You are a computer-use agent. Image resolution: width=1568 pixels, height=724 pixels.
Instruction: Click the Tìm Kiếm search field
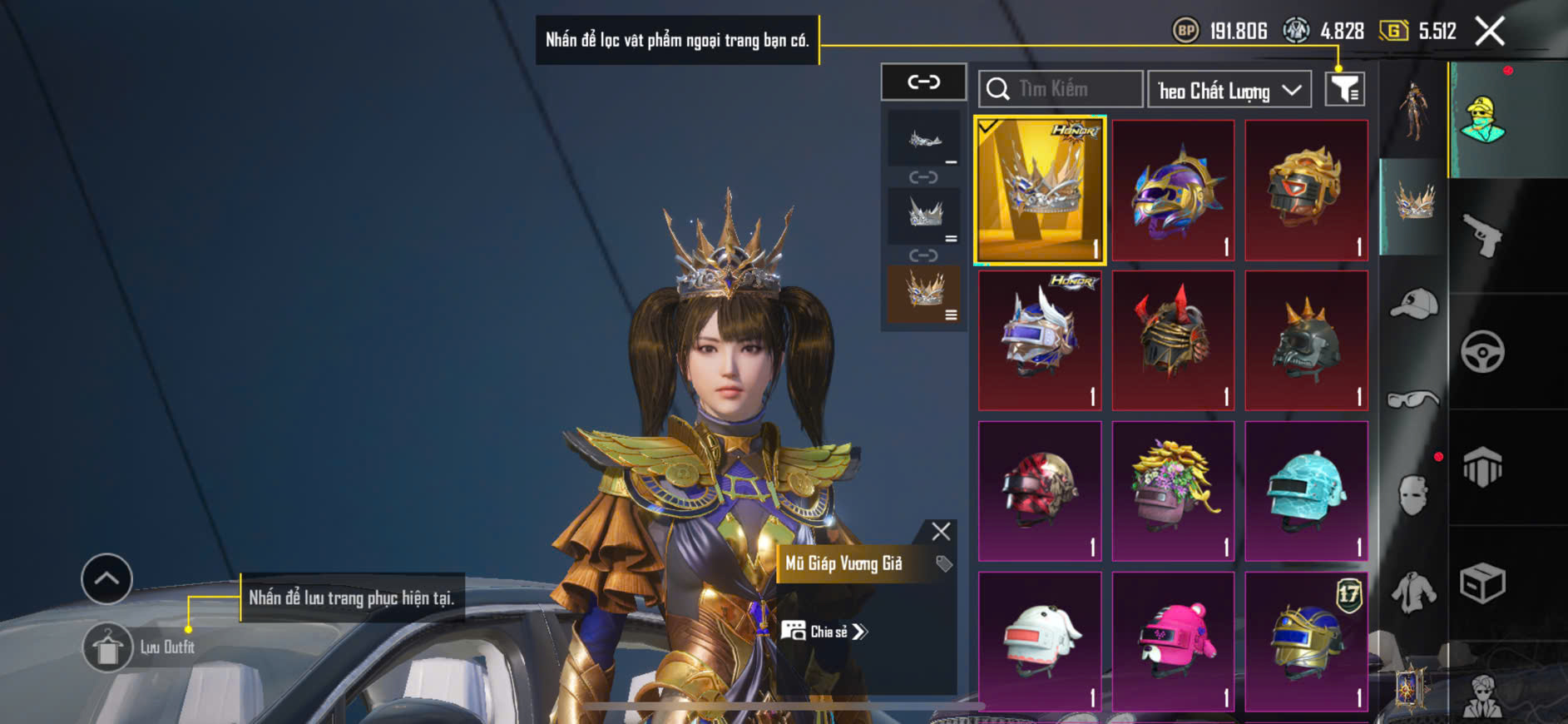click(1061, 89)
